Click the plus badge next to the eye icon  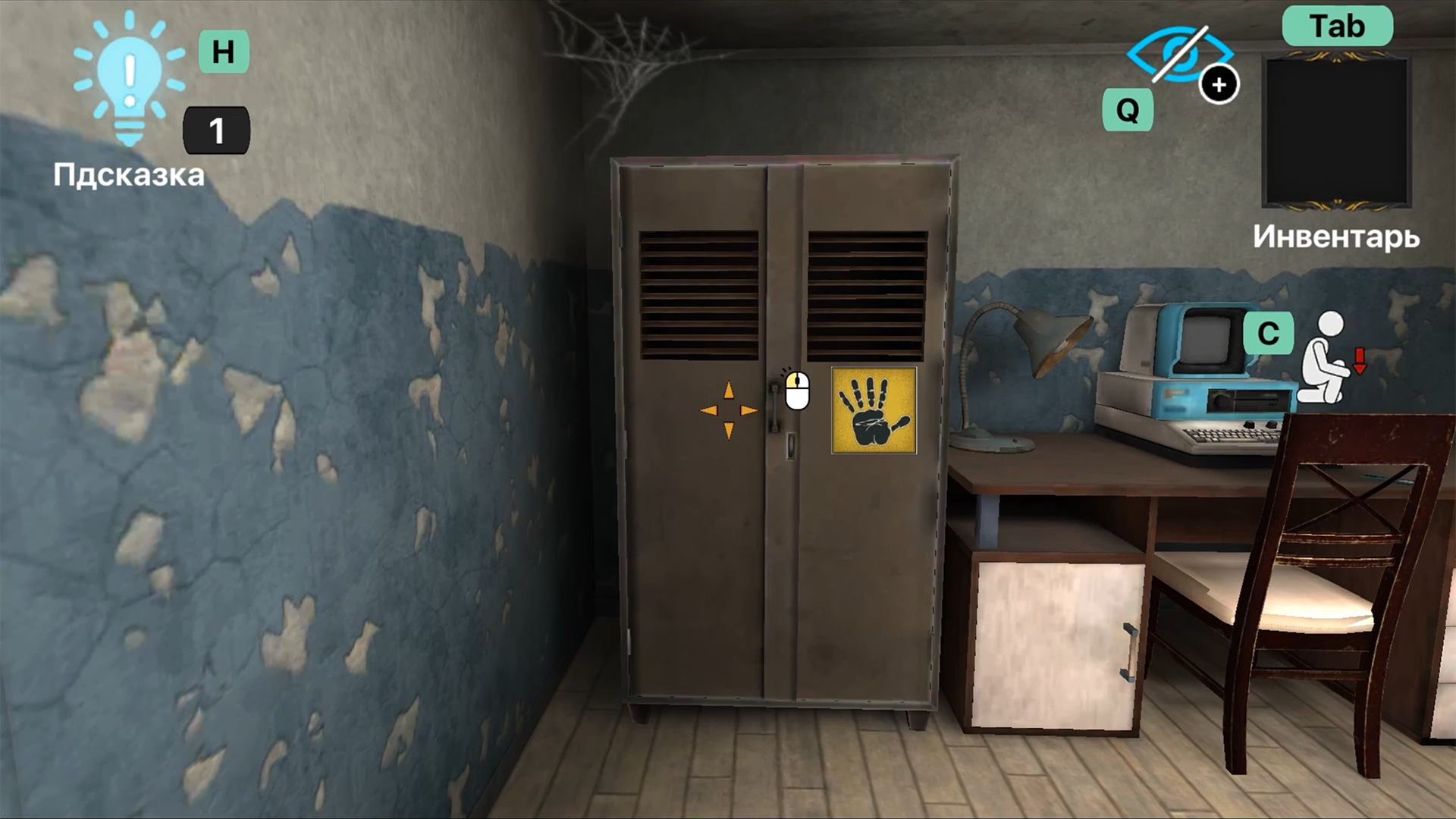tap(1219, 85)
